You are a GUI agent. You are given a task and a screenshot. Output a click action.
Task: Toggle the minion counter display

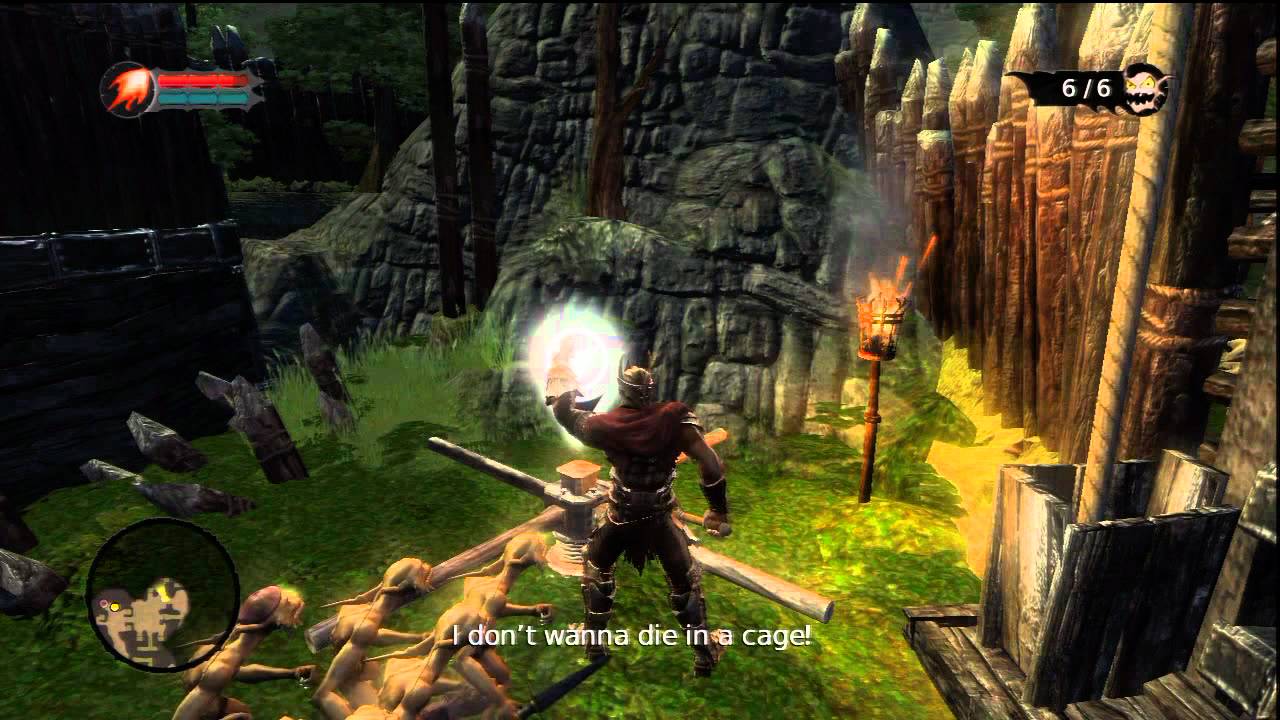point(1090,88)
